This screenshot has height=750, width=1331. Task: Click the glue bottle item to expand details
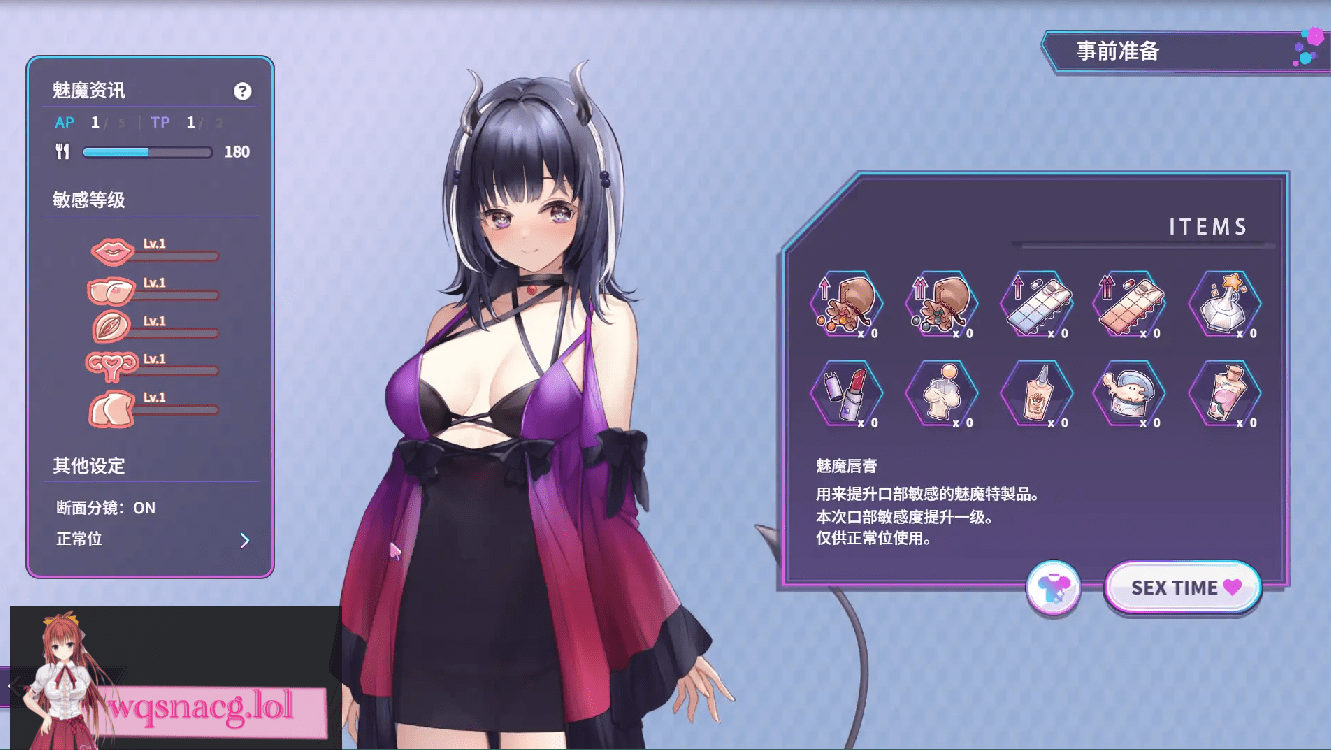[x=1037, y=393]
